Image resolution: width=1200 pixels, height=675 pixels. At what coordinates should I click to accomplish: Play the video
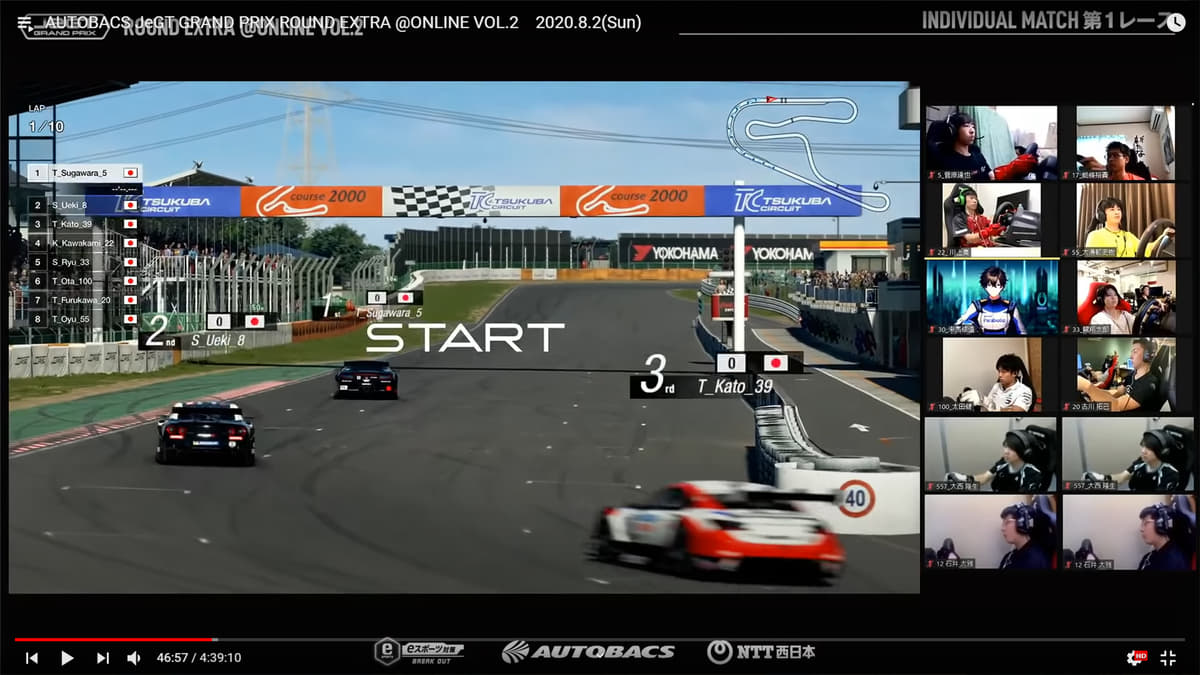(67, 658)
